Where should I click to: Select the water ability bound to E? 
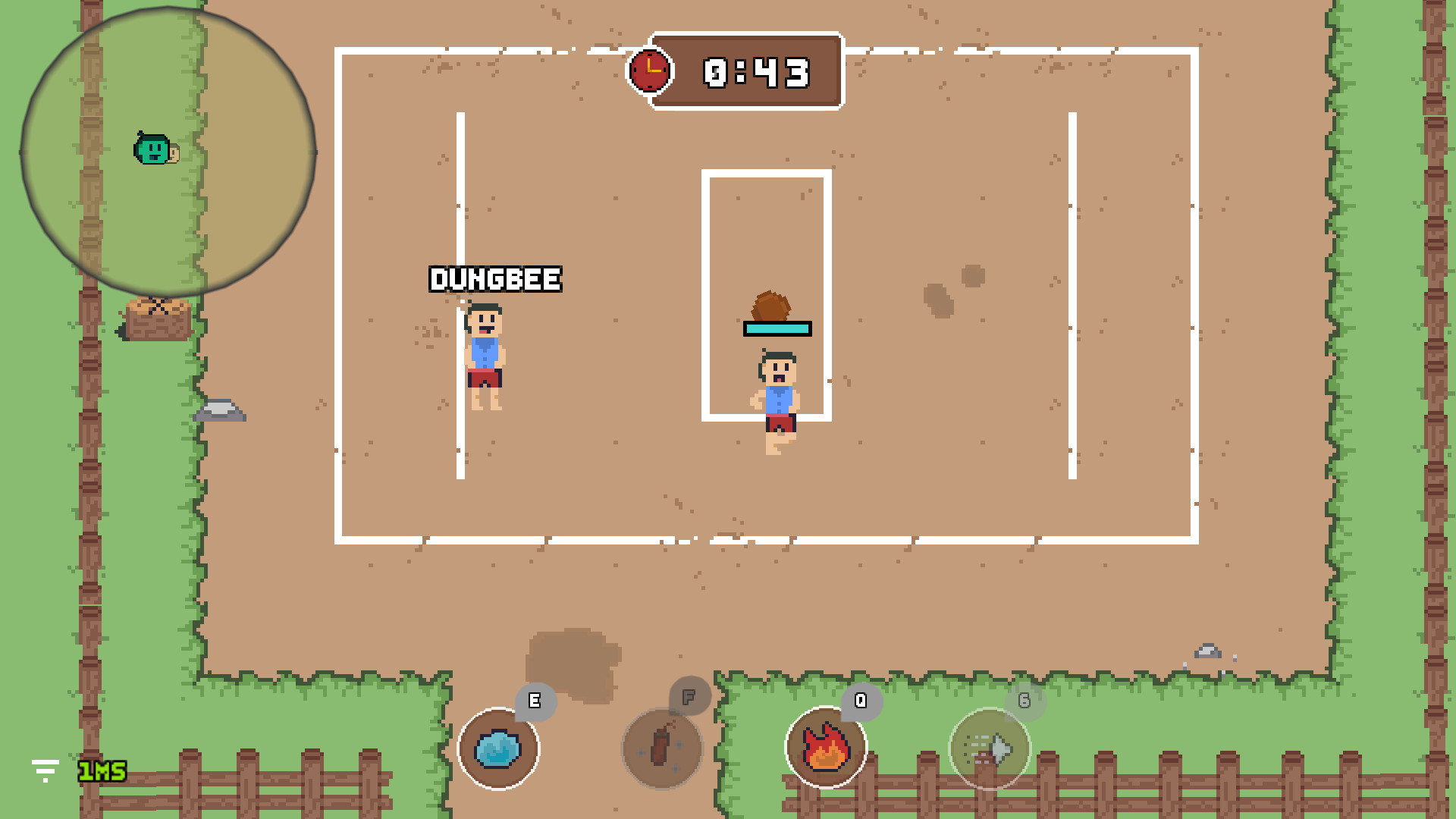[499, 748]
